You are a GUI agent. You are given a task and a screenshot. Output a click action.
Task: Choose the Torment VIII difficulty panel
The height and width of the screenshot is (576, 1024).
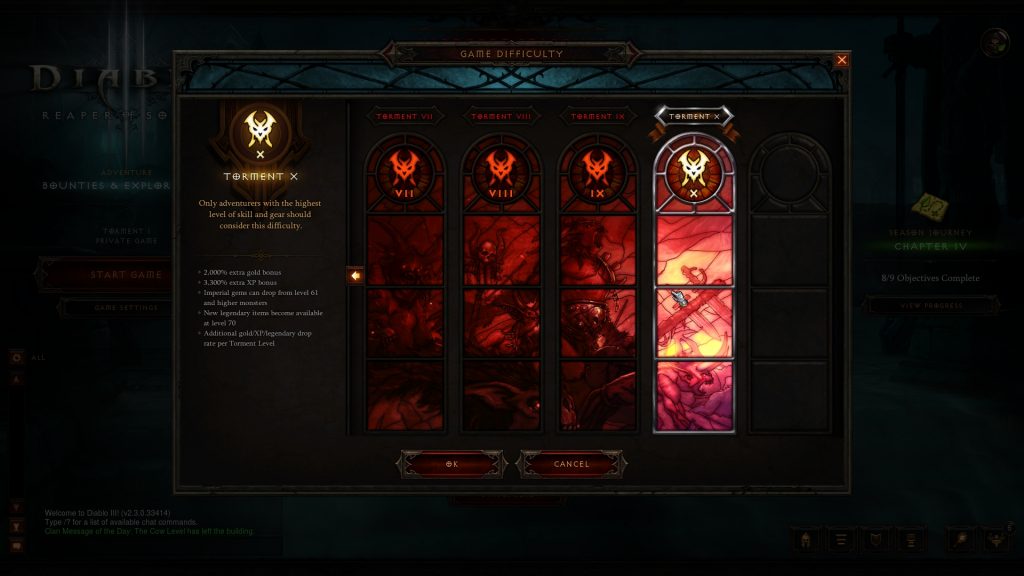(500, 285)
